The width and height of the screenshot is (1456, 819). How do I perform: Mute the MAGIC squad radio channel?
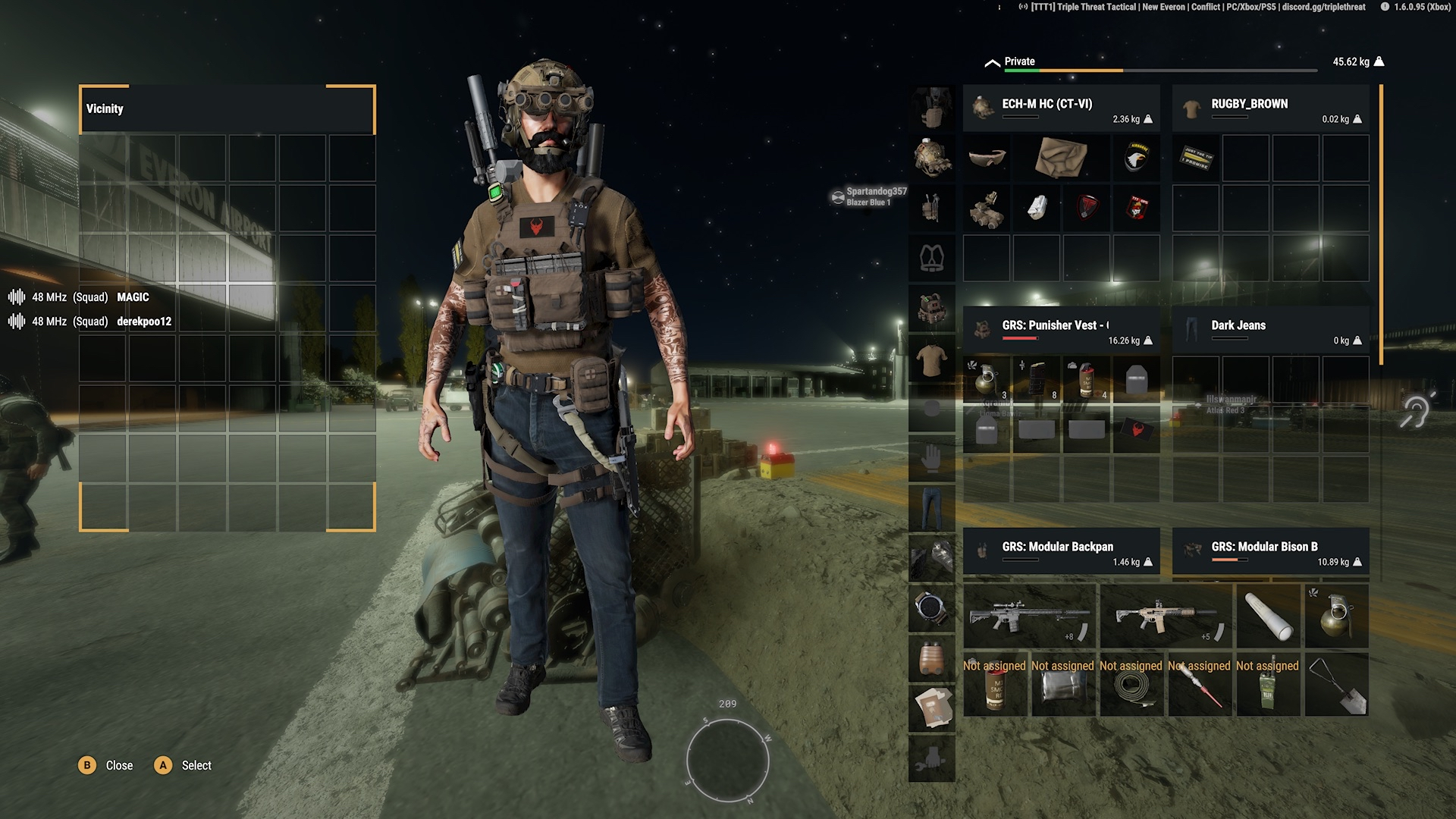tap(17, 297)
